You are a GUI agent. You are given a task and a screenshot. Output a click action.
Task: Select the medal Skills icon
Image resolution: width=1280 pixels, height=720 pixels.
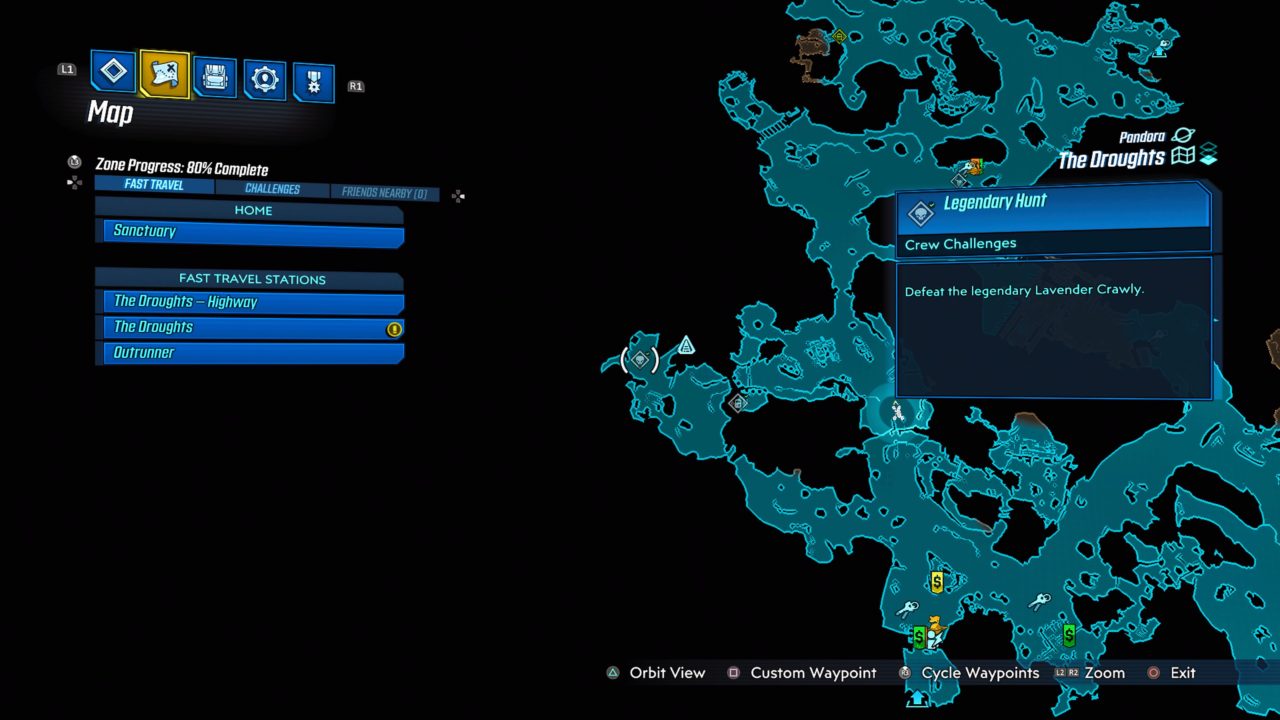pos(314,78)
